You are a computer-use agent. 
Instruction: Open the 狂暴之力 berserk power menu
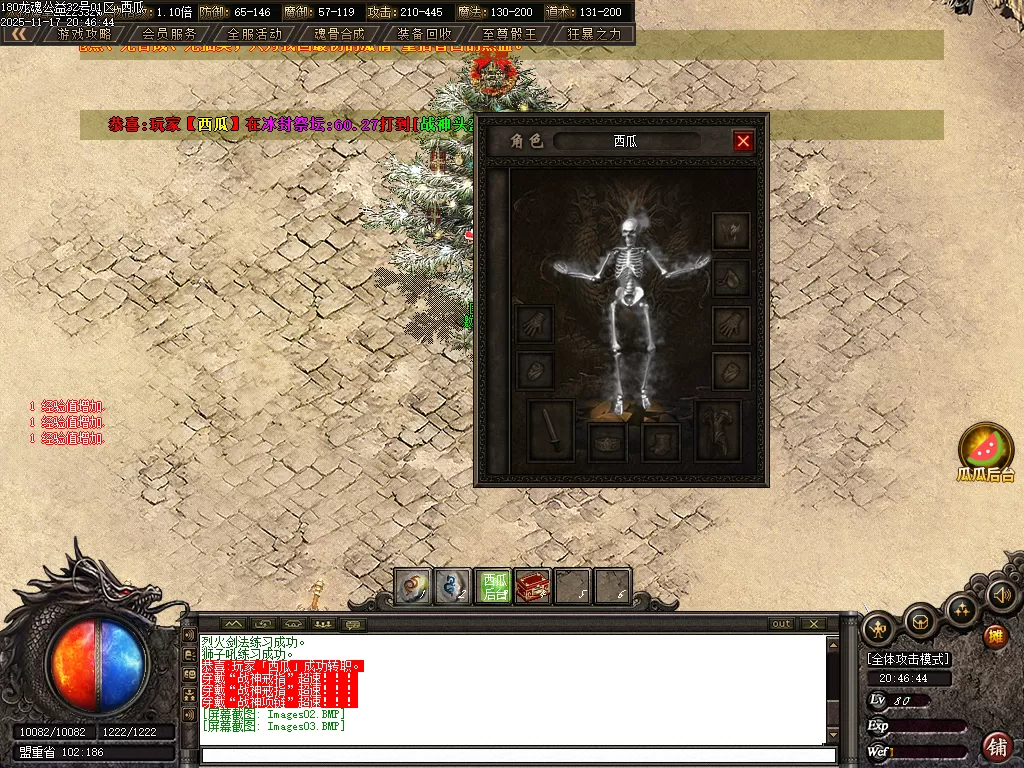(594, 33)
